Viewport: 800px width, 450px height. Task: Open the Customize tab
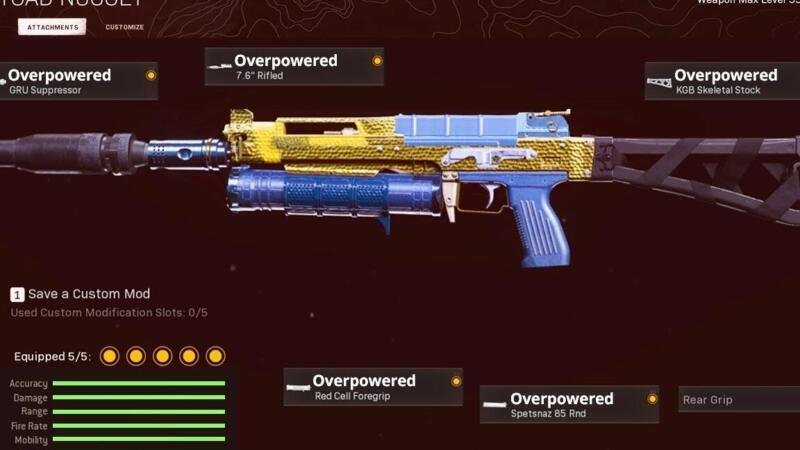tap(125, 27)
